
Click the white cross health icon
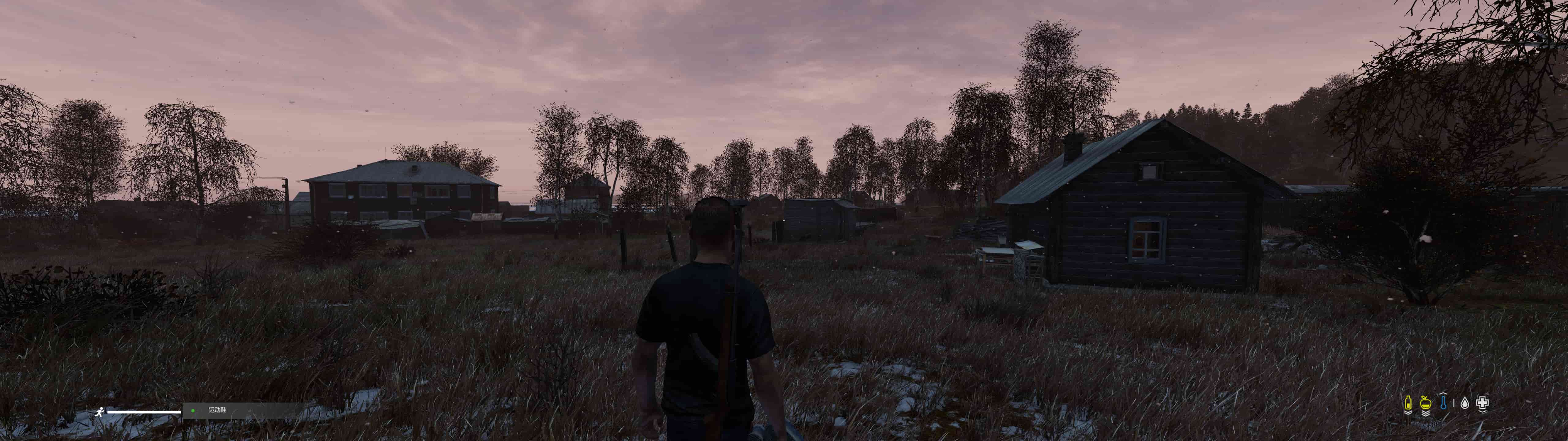[x=1482, y=403]
